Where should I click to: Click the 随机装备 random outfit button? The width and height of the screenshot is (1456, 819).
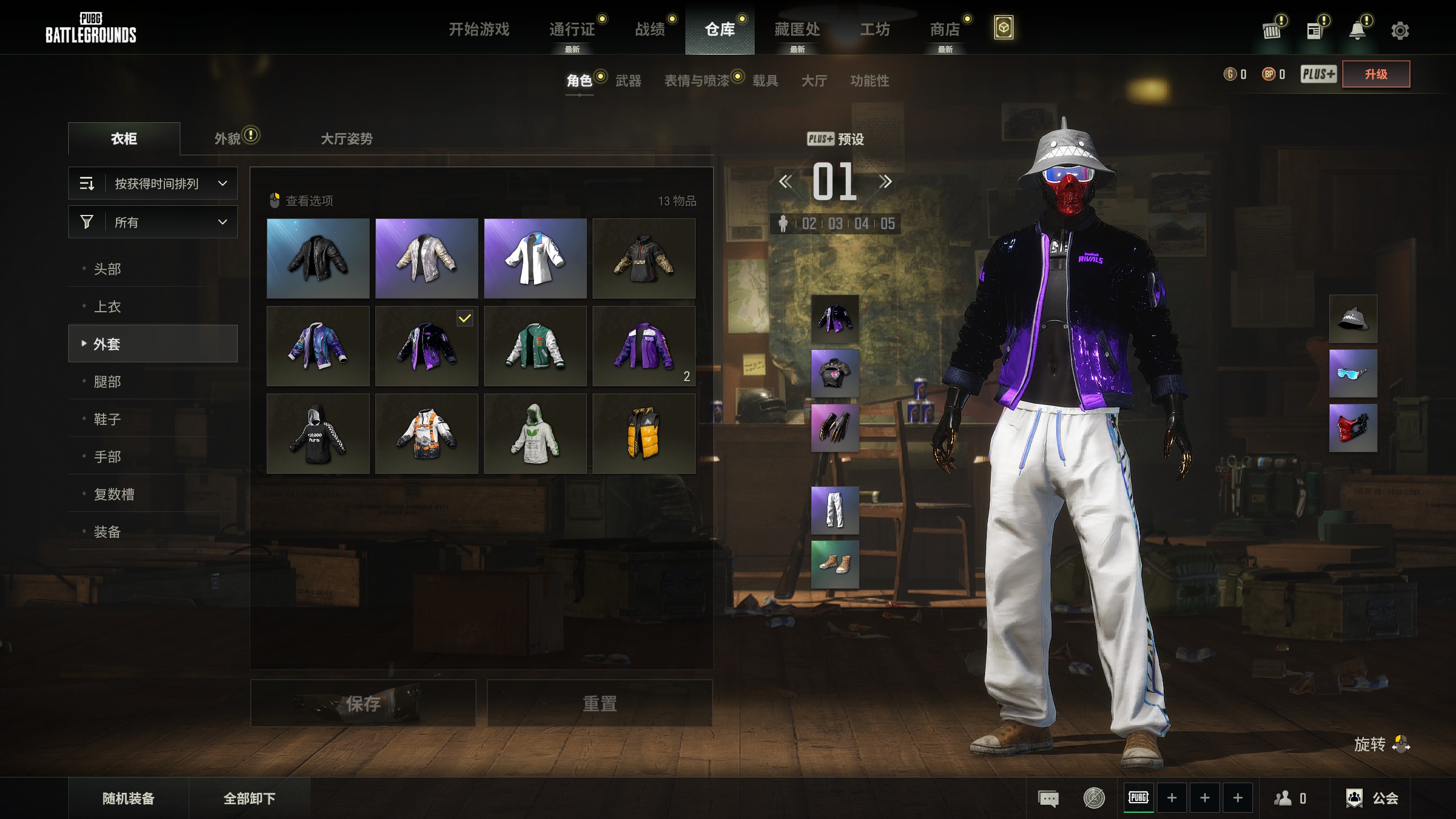[x=129, y=799]
